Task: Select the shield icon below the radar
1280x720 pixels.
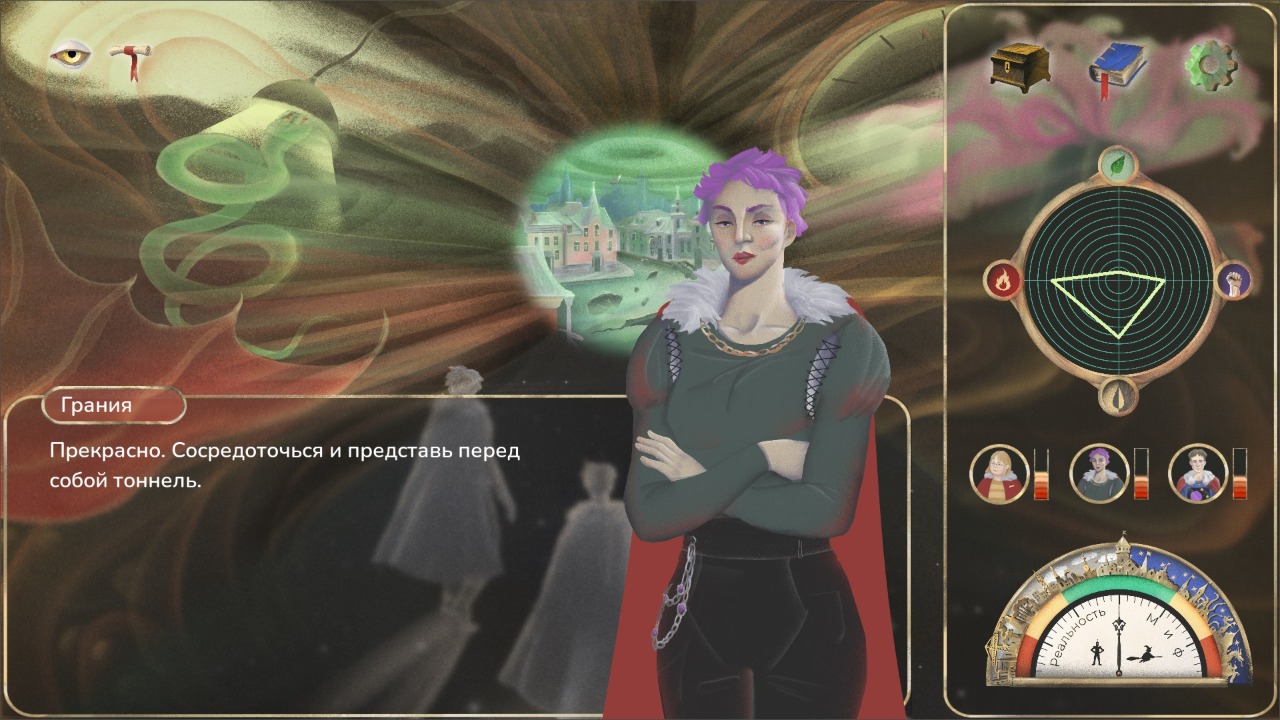Action: 1117,396
